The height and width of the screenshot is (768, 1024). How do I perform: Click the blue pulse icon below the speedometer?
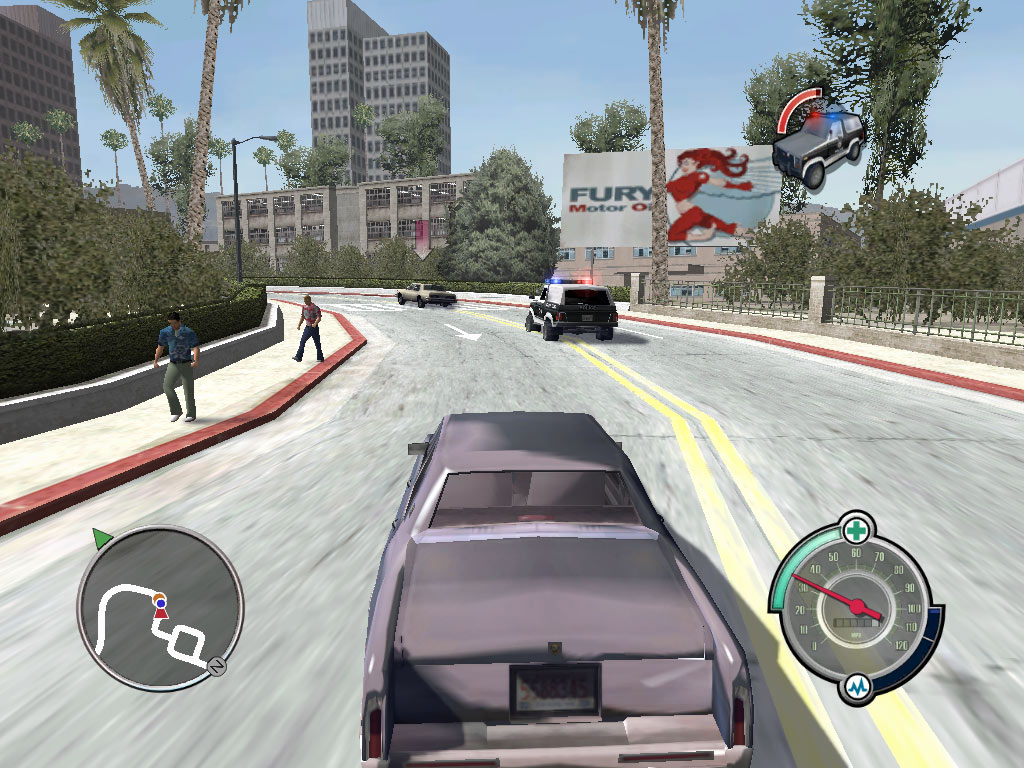point(857,687)
